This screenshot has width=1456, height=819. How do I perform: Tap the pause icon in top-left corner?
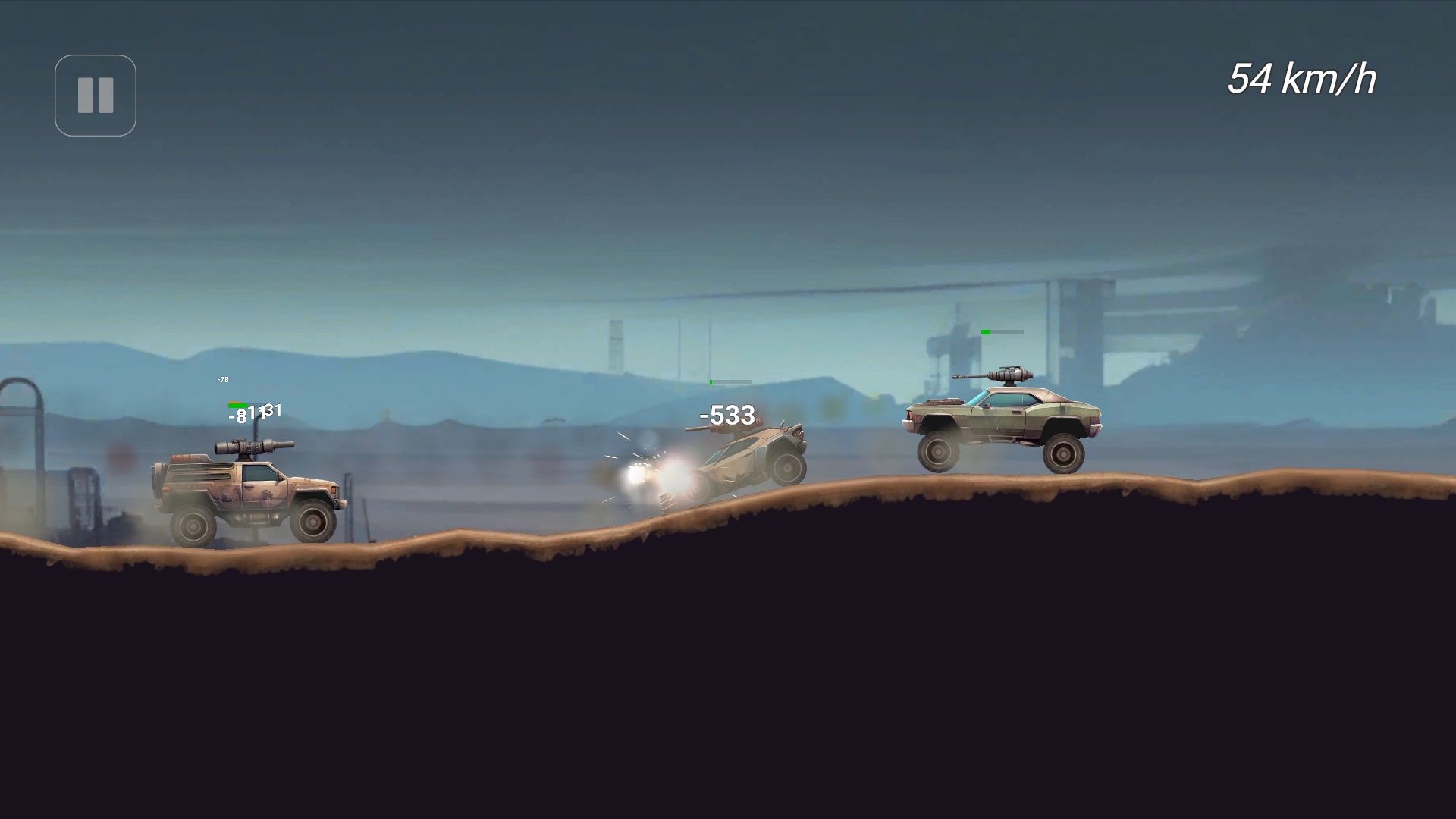click(95, 94)
